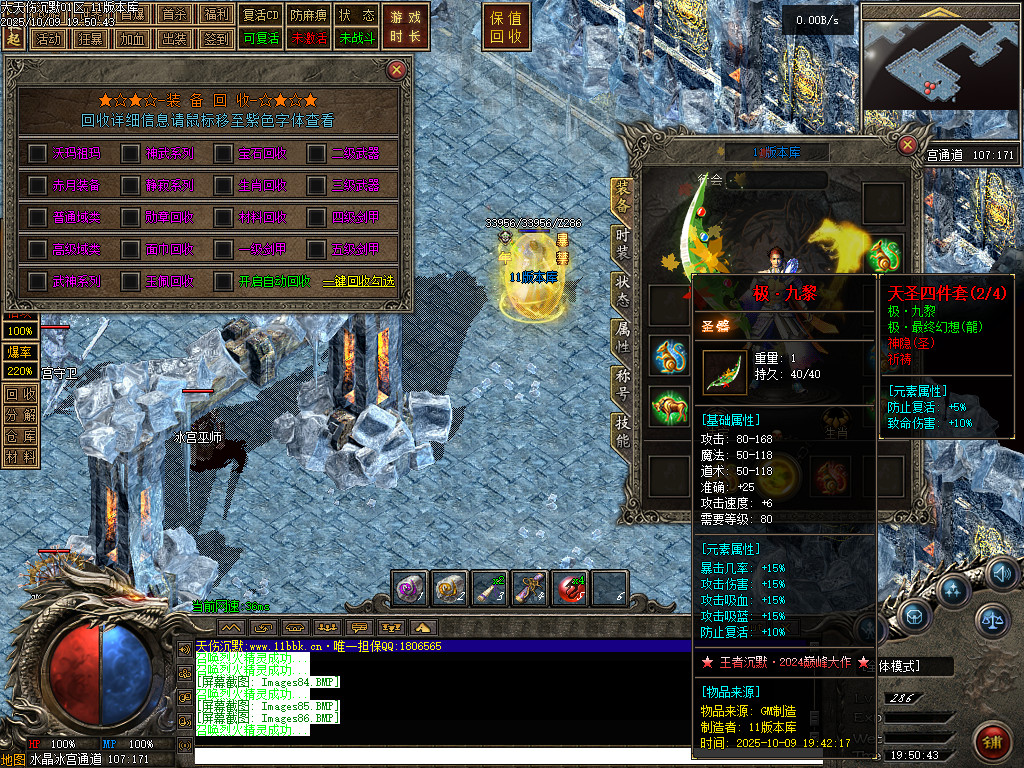Select the red potion hotbar slot

[570, 589]
